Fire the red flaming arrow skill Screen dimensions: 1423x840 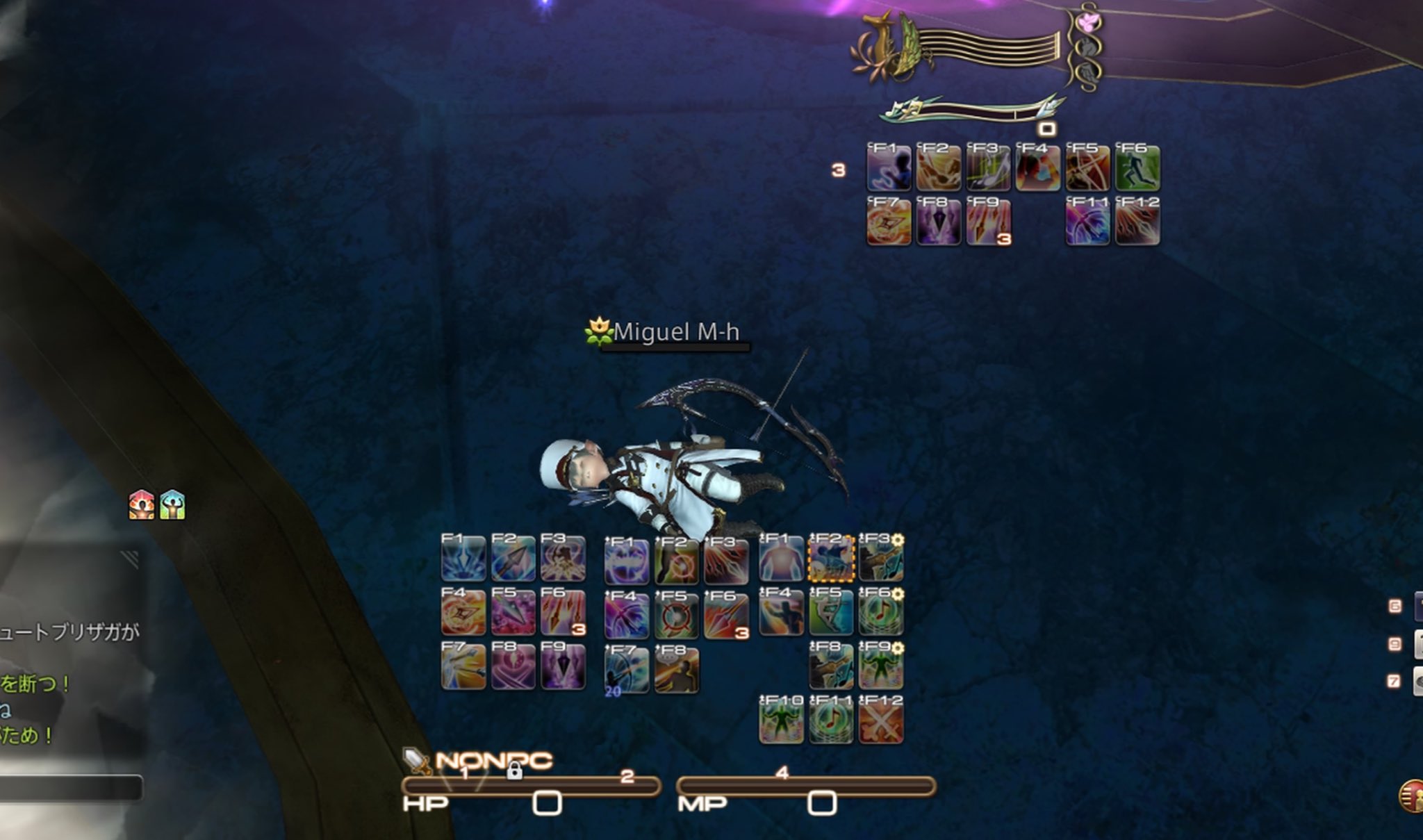(726, 616)
